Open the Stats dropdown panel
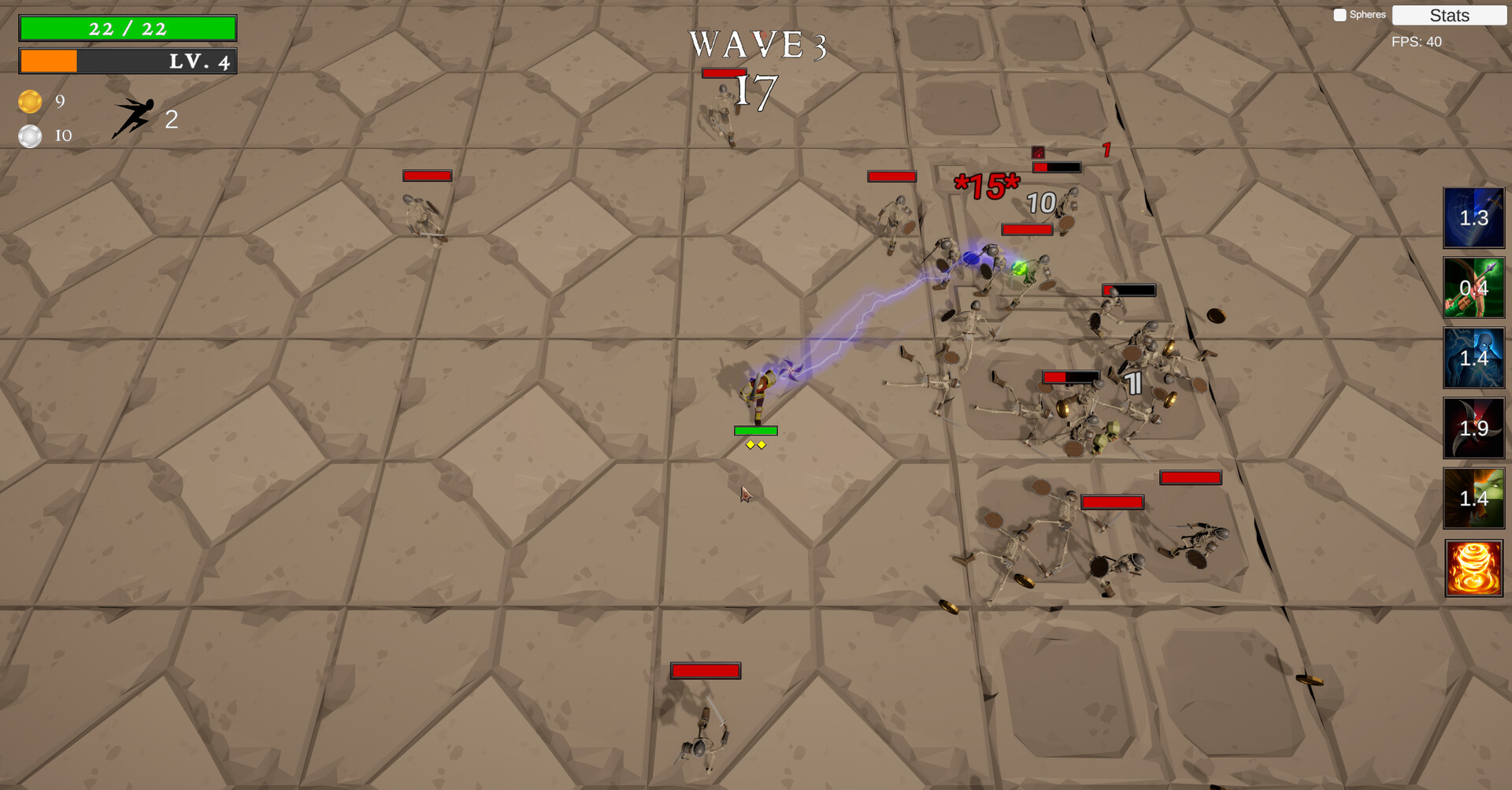 (1449, 16)
